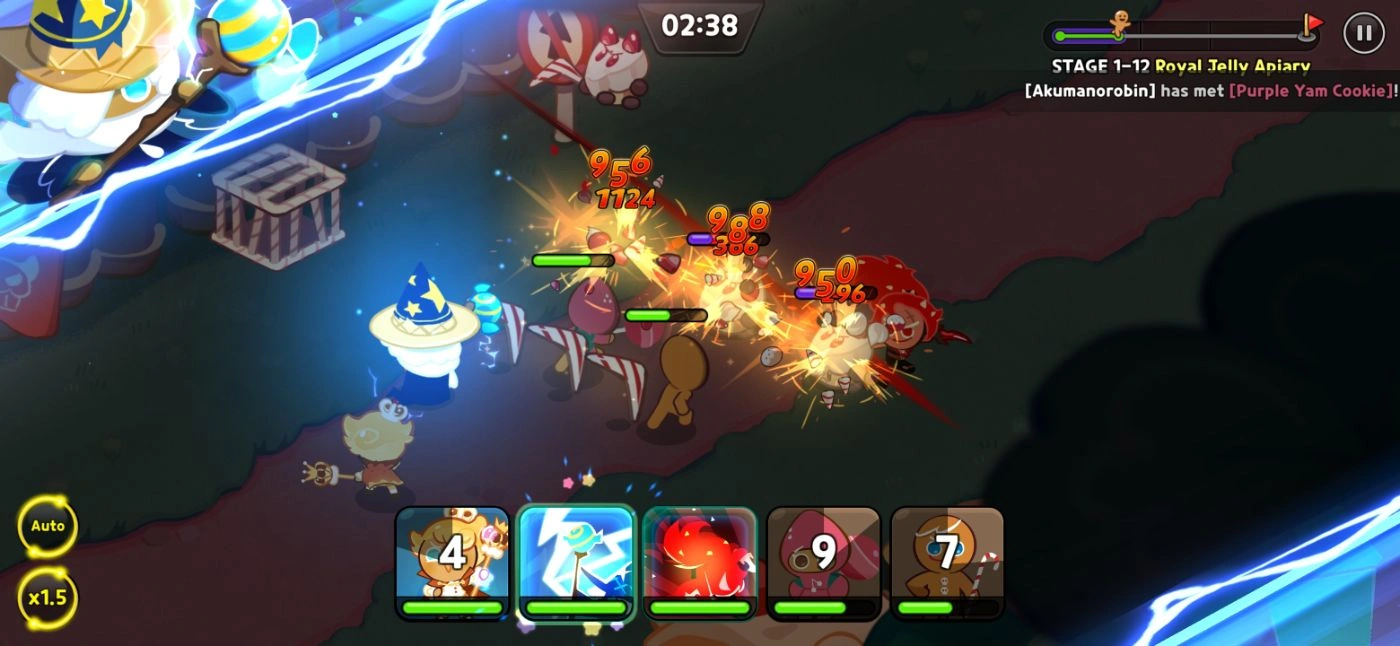Open the Purple Yam Cookie chat notification

pos(1210,90)
